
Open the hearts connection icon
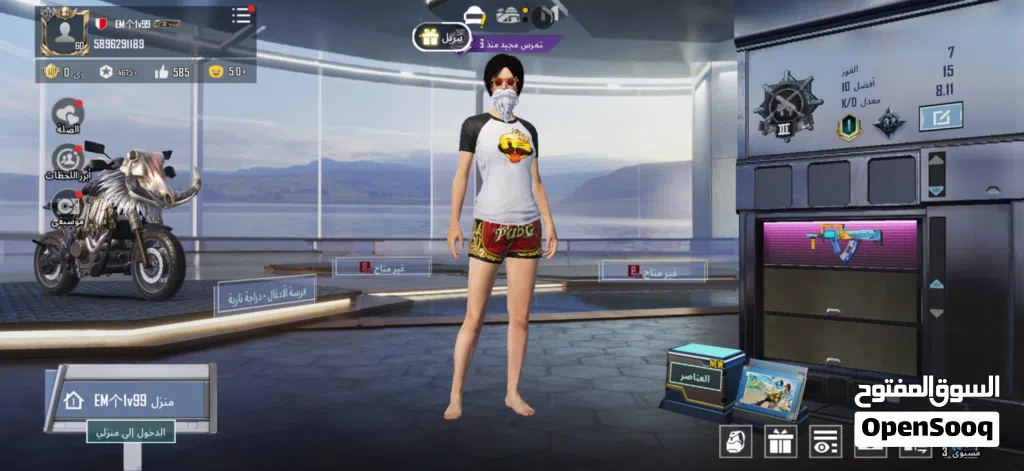[x=69, y=115]
